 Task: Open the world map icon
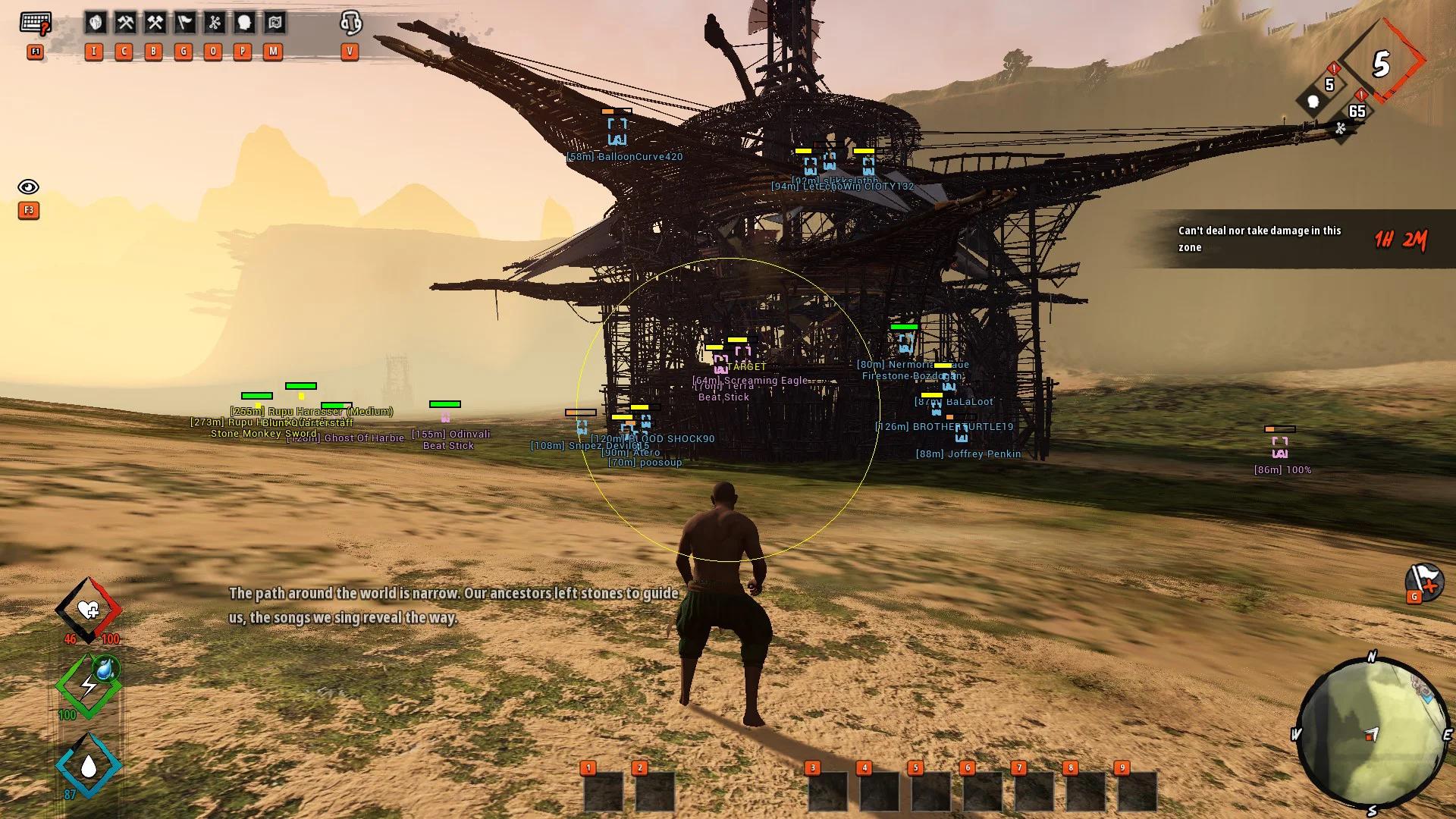click(x=274, y=24)
